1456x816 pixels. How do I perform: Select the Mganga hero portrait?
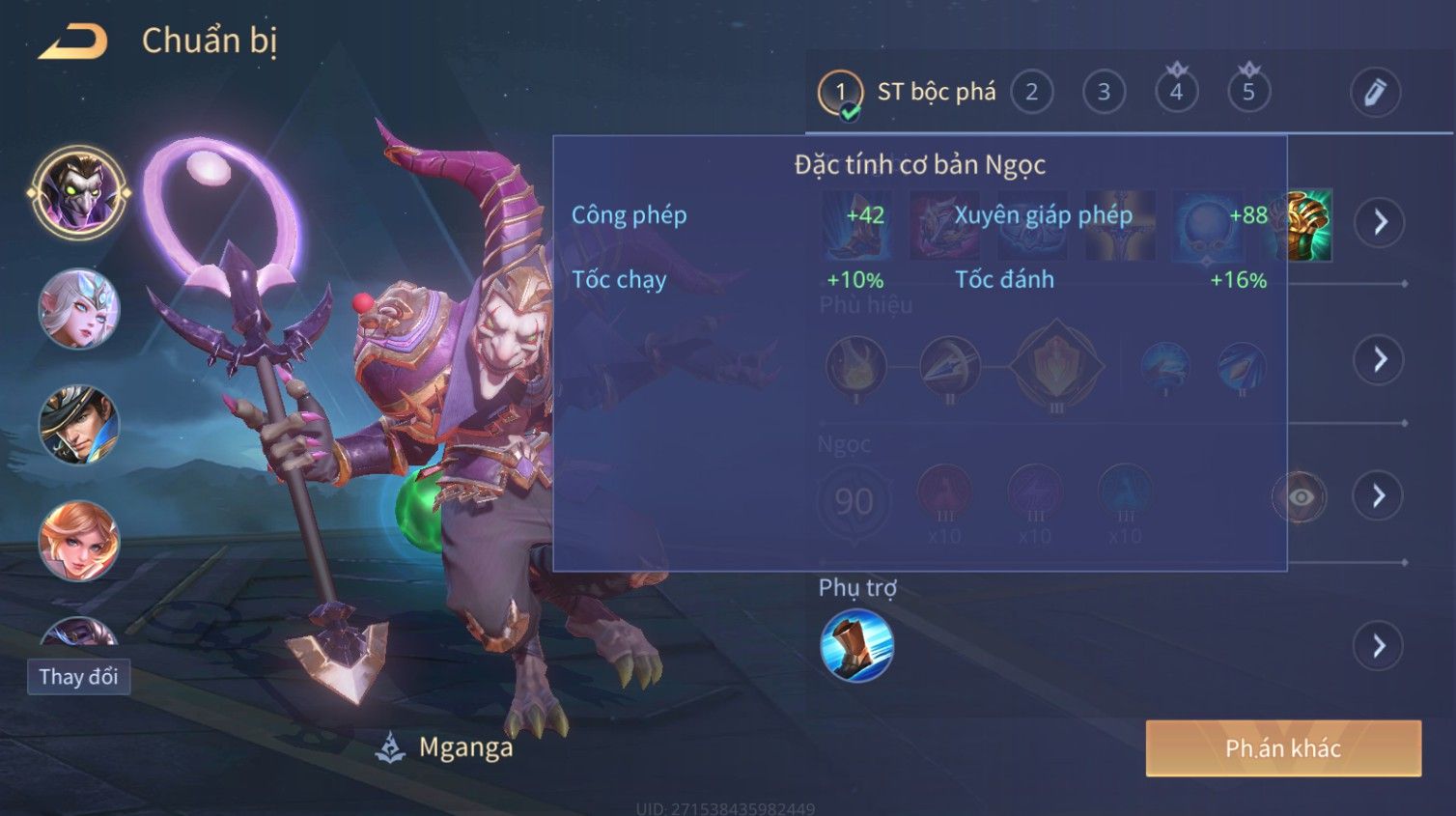point(78,192)
